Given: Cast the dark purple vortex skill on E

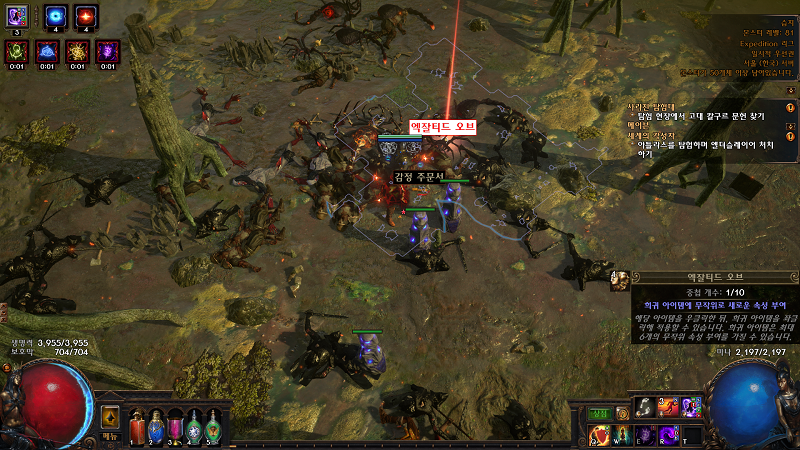Looking at the screenshot, I should click(645, 433).
